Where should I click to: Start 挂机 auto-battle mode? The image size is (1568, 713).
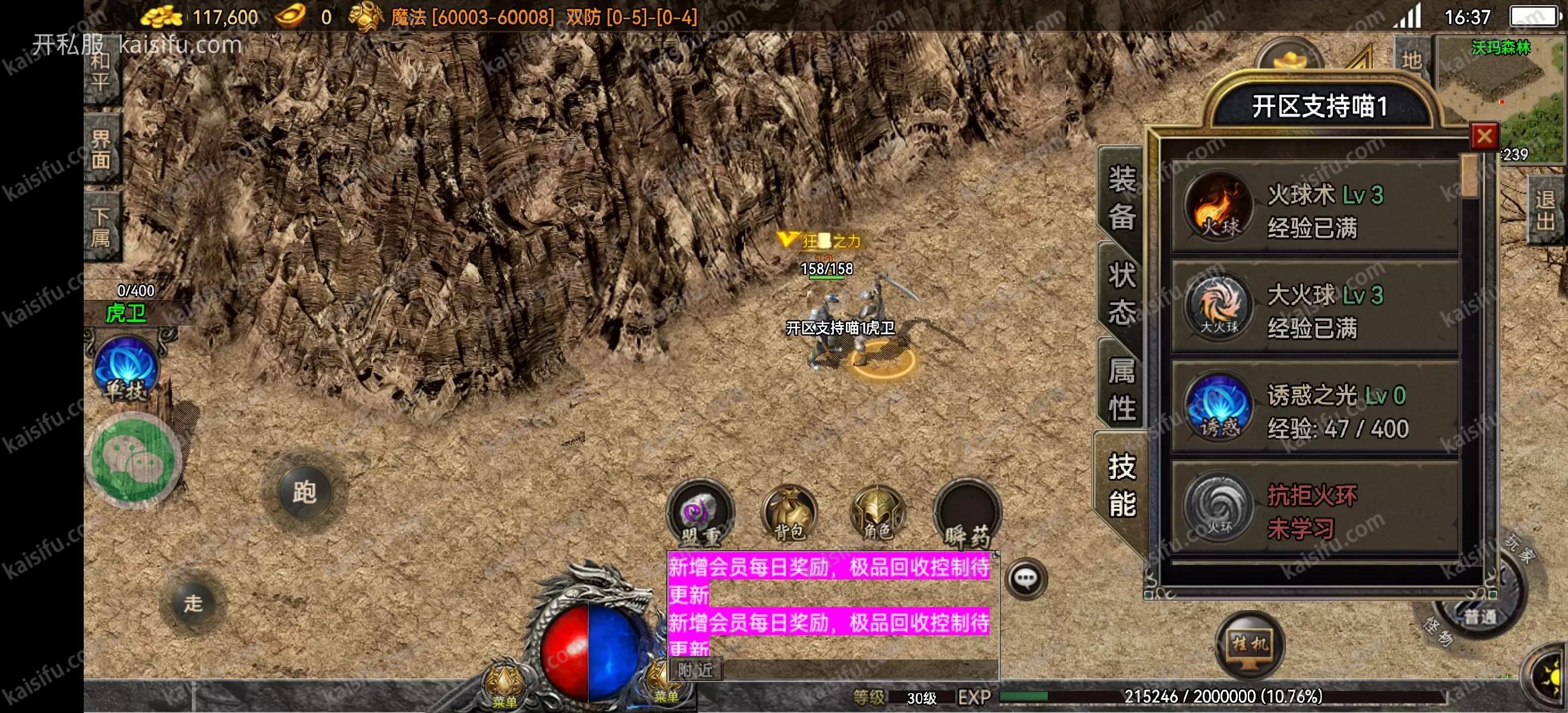[x=1250, y=645]
